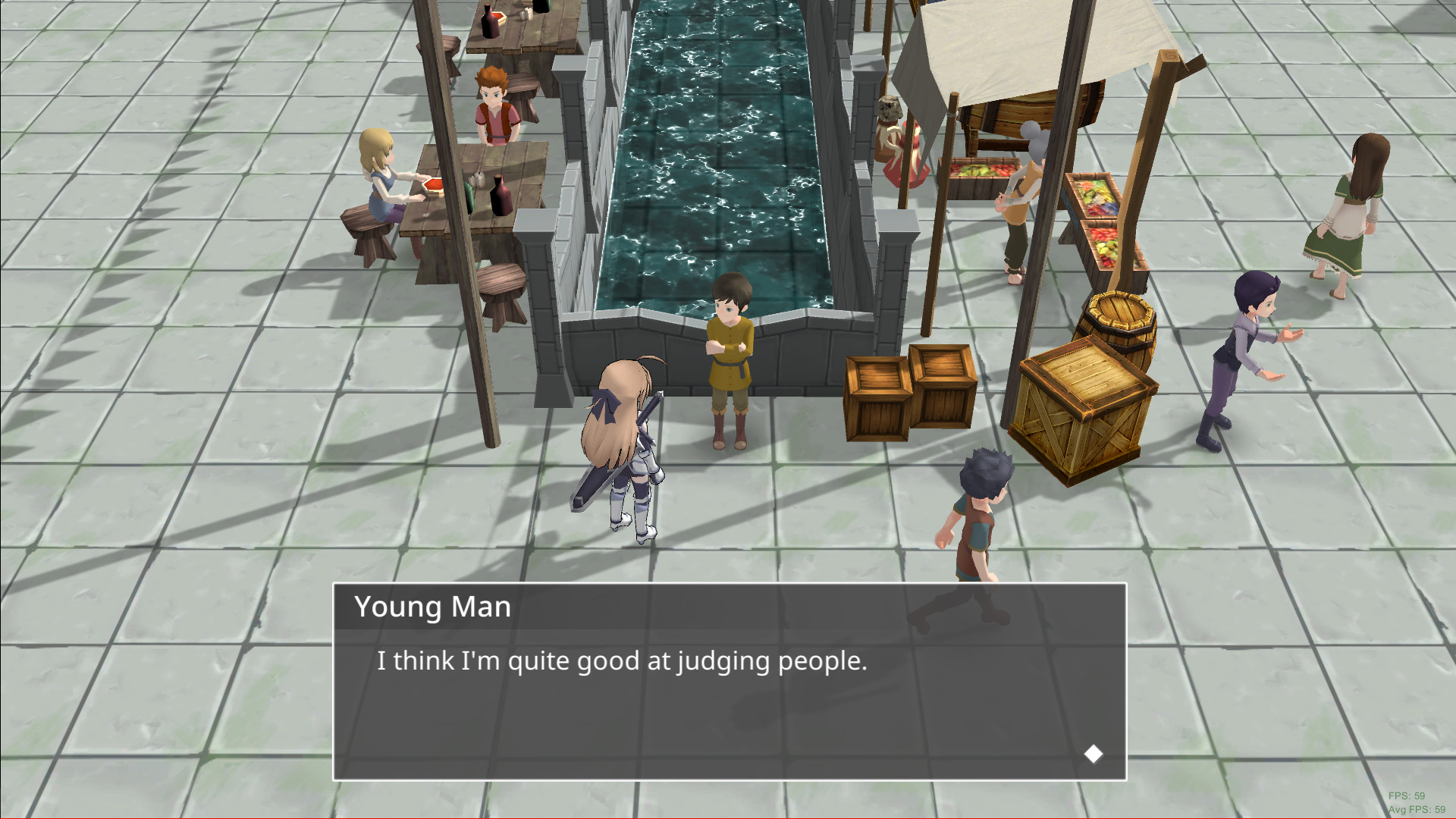This screenshot has width=1456, height=819.
Task: Click the continue diamond in the dialogue box
Action: pyautogui.click(x=1094, y=753)
